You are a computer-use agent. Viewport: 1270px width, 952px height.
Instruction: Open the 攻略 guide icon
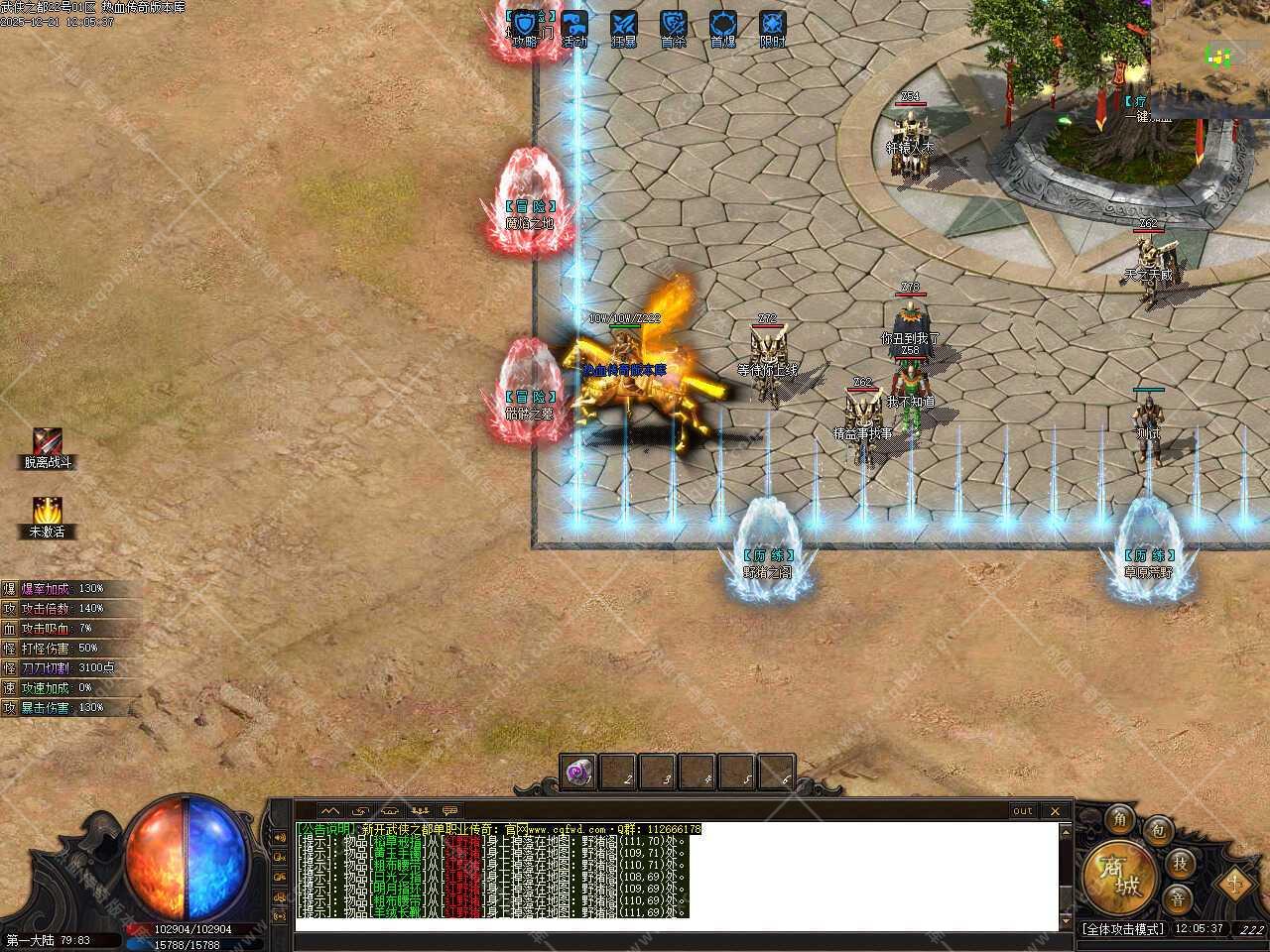526,26
